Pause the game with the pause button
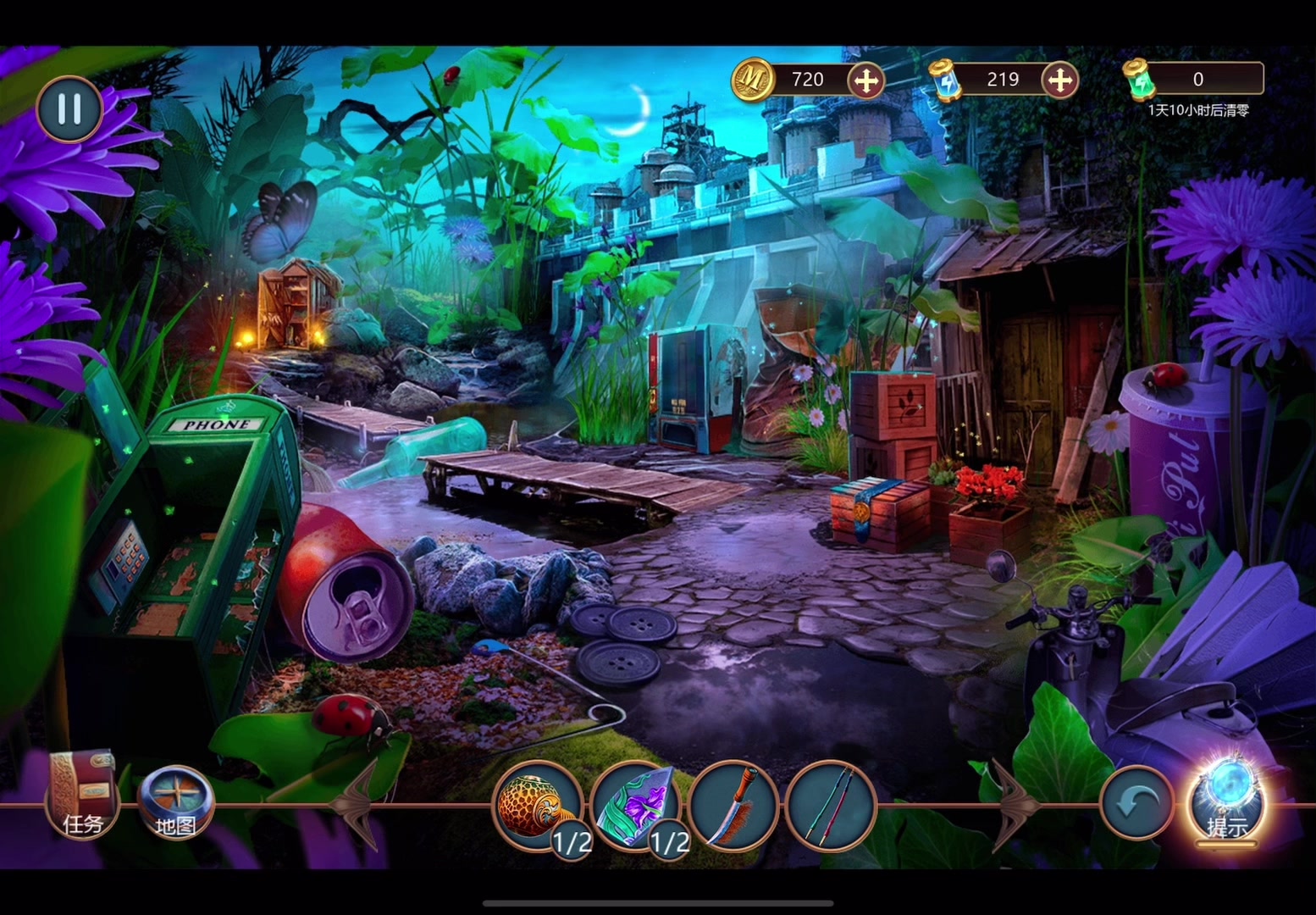 69,108
